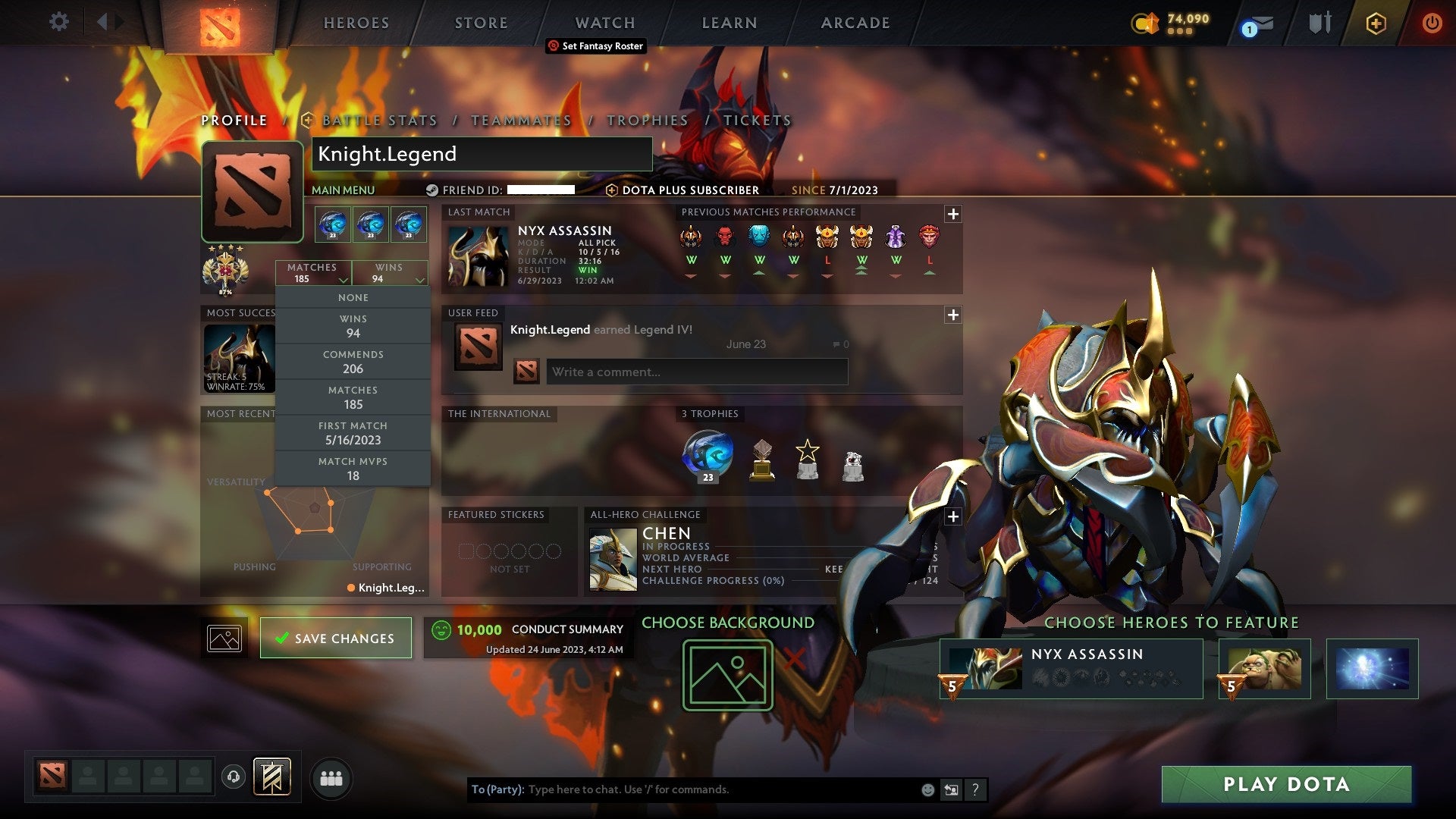Open the settings gear icon
Image resolution: width=1456 pixels, height=819 pixels.
pyautogui.click(x=58, y=22)
